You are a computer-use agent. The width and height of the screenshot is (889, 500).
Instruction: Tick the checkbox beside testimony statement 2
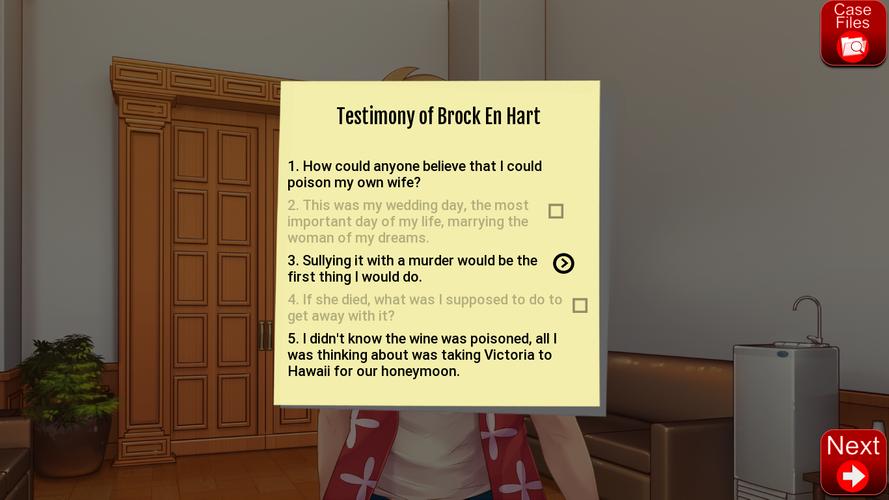point(556,211)
